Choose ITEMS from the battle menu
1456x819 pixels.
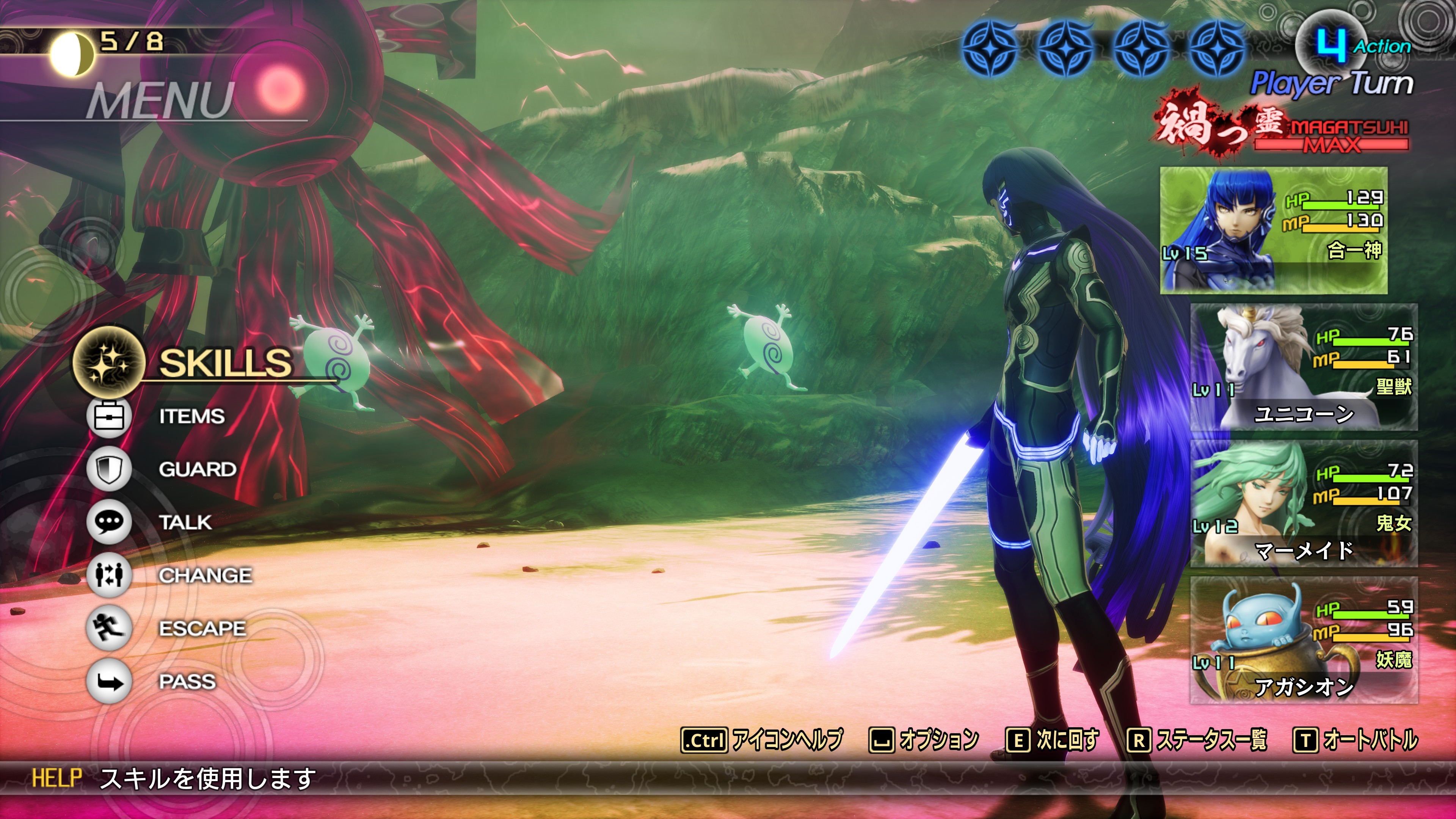191,417
